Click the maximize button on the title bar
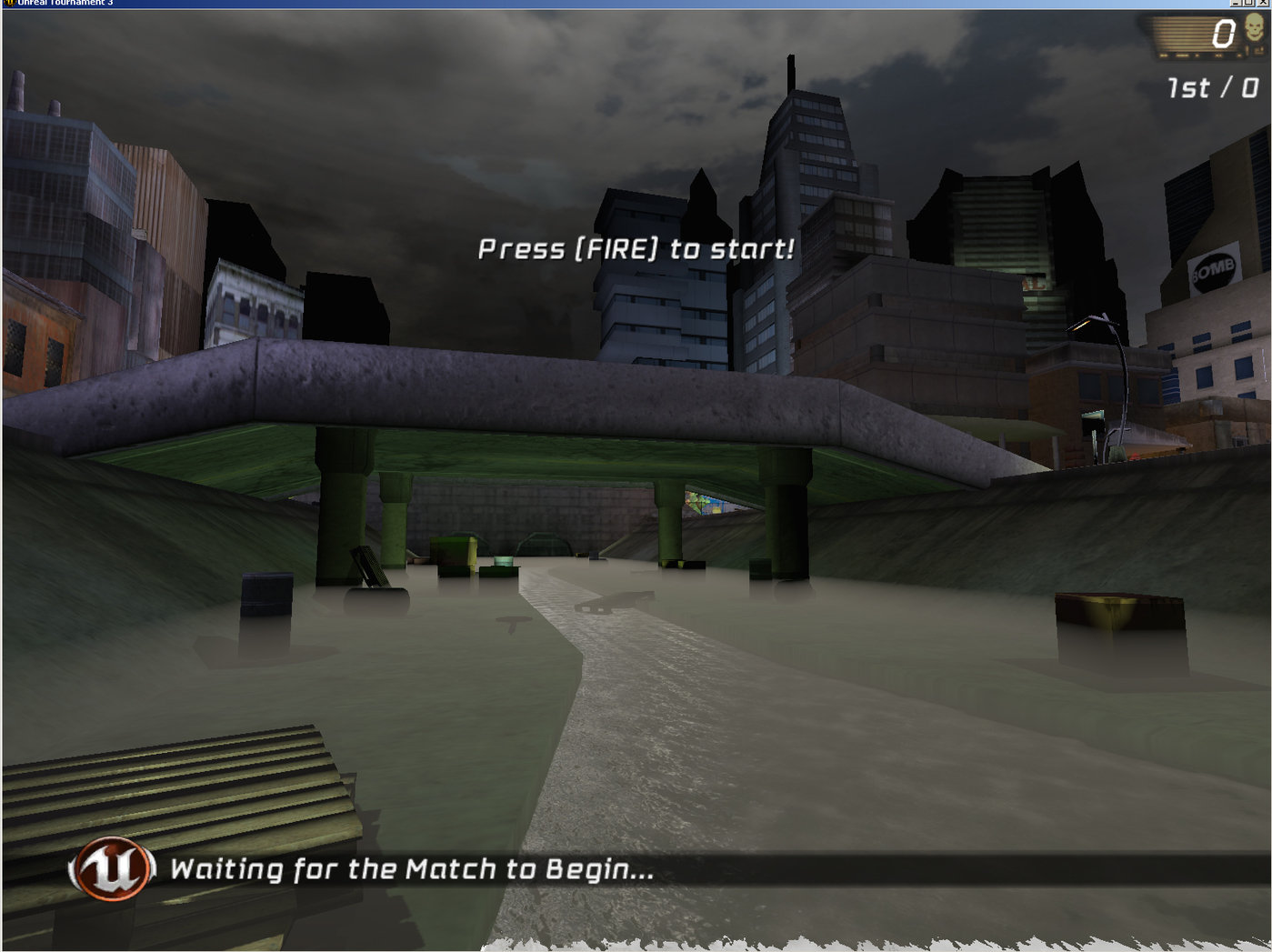Viewport: 1272px width, 952px height. point(1248,4)
